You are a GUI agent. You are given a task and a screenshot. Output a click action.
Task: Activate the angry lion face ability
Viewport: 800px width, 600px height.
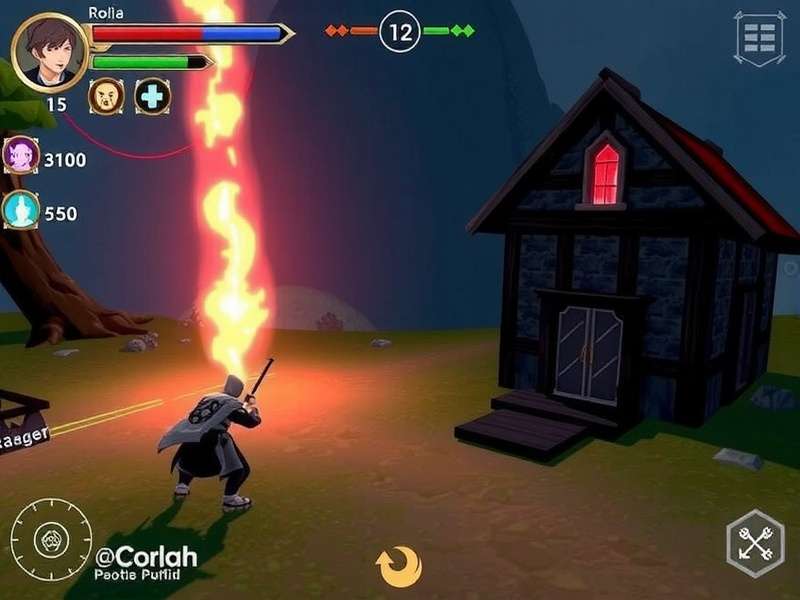click(106, 96)
